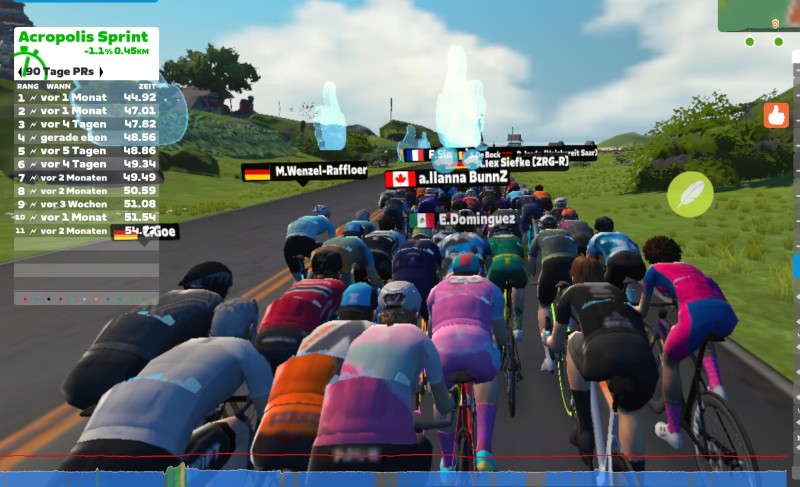Select the rank 9 'vor 3 Wochen' row

(87, 203)
